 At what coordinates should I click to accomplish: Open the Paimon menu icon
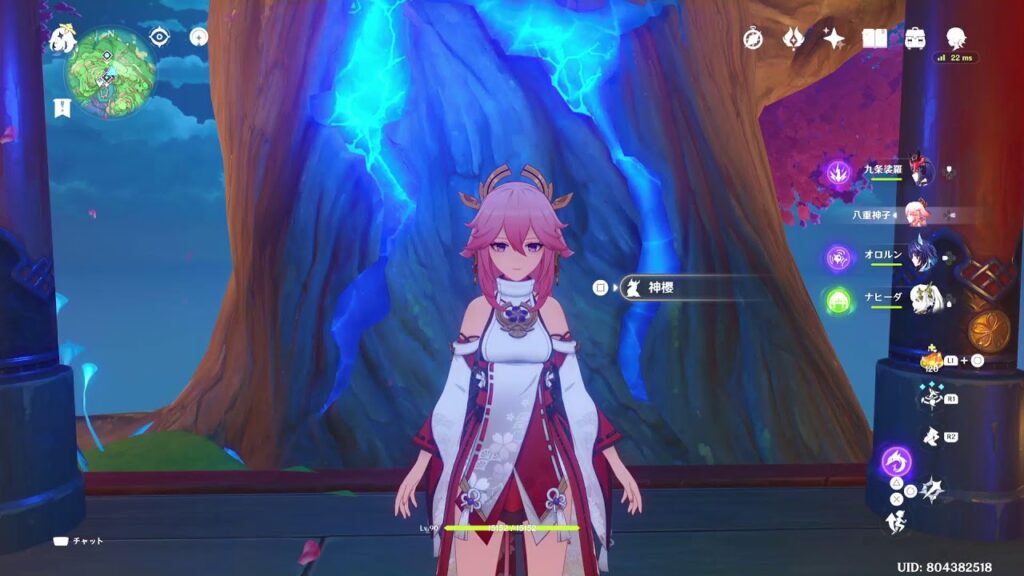click(x=63, y=38)
